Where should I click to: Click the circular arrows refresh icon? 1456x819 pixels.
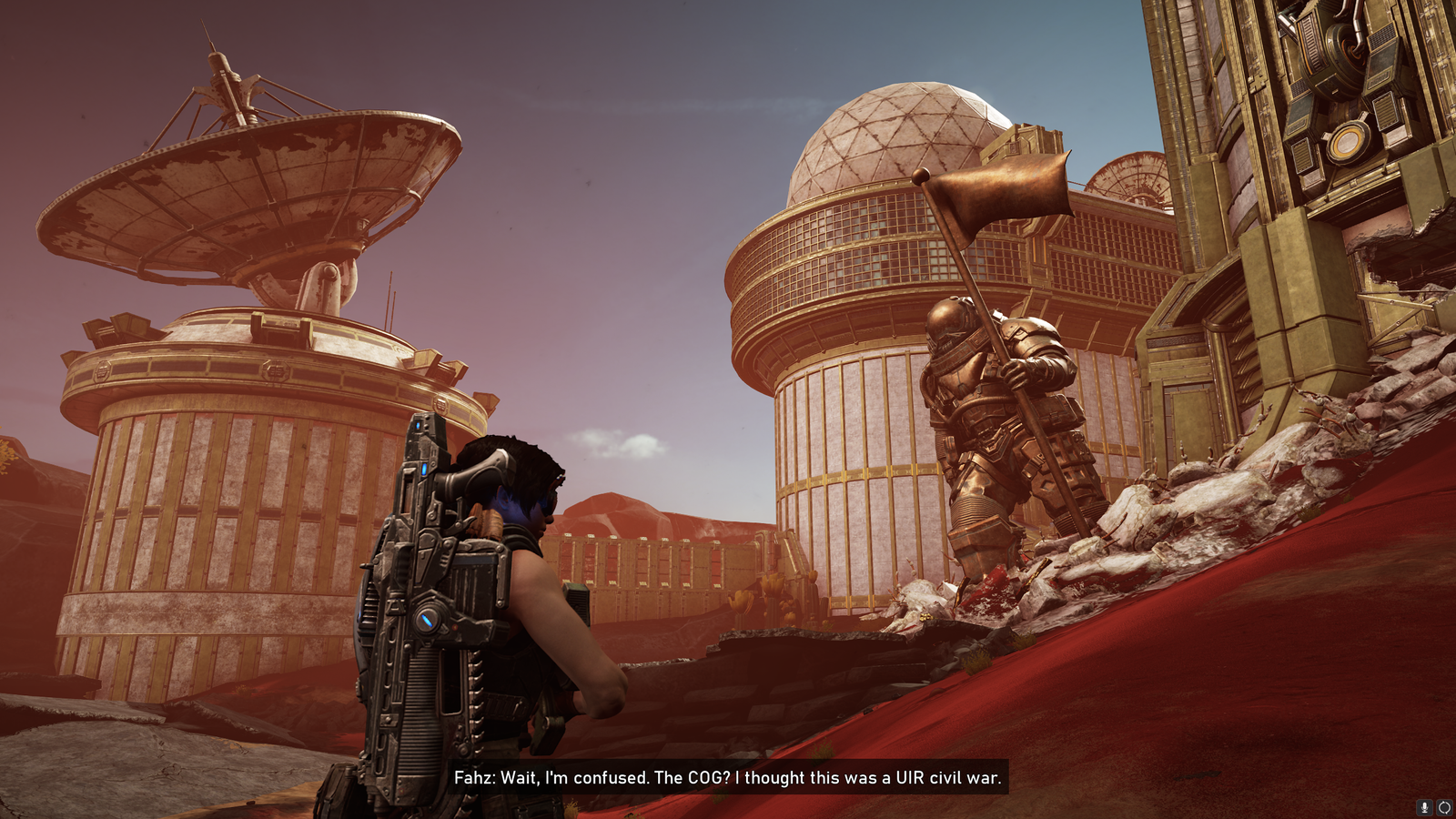click(1444, 807)
